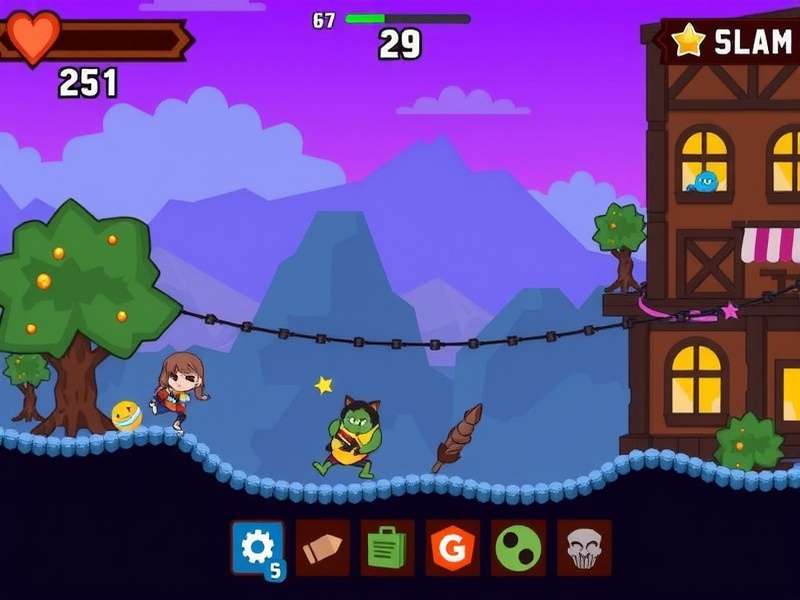Choose the green spotted ball slot
This screenshot has width=800, height=600.
tap(518, 547)
